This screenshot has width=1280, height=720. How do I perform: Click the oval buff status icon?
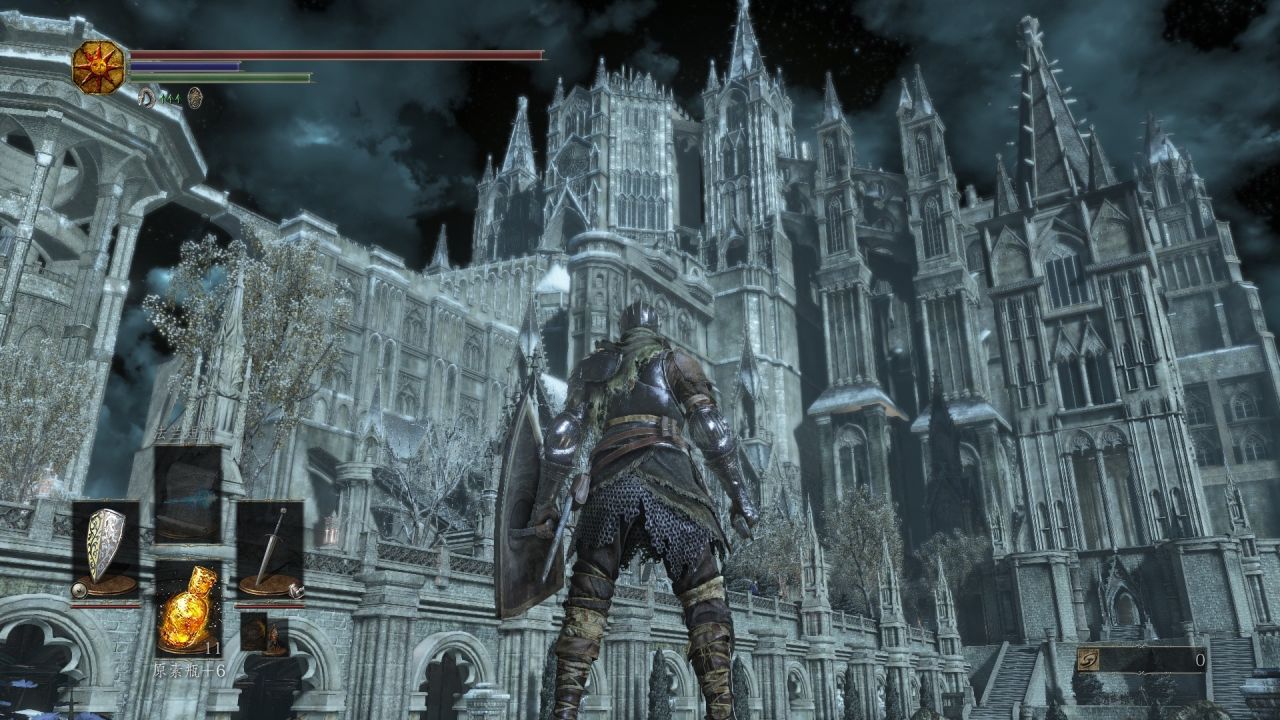click(195, 96)
